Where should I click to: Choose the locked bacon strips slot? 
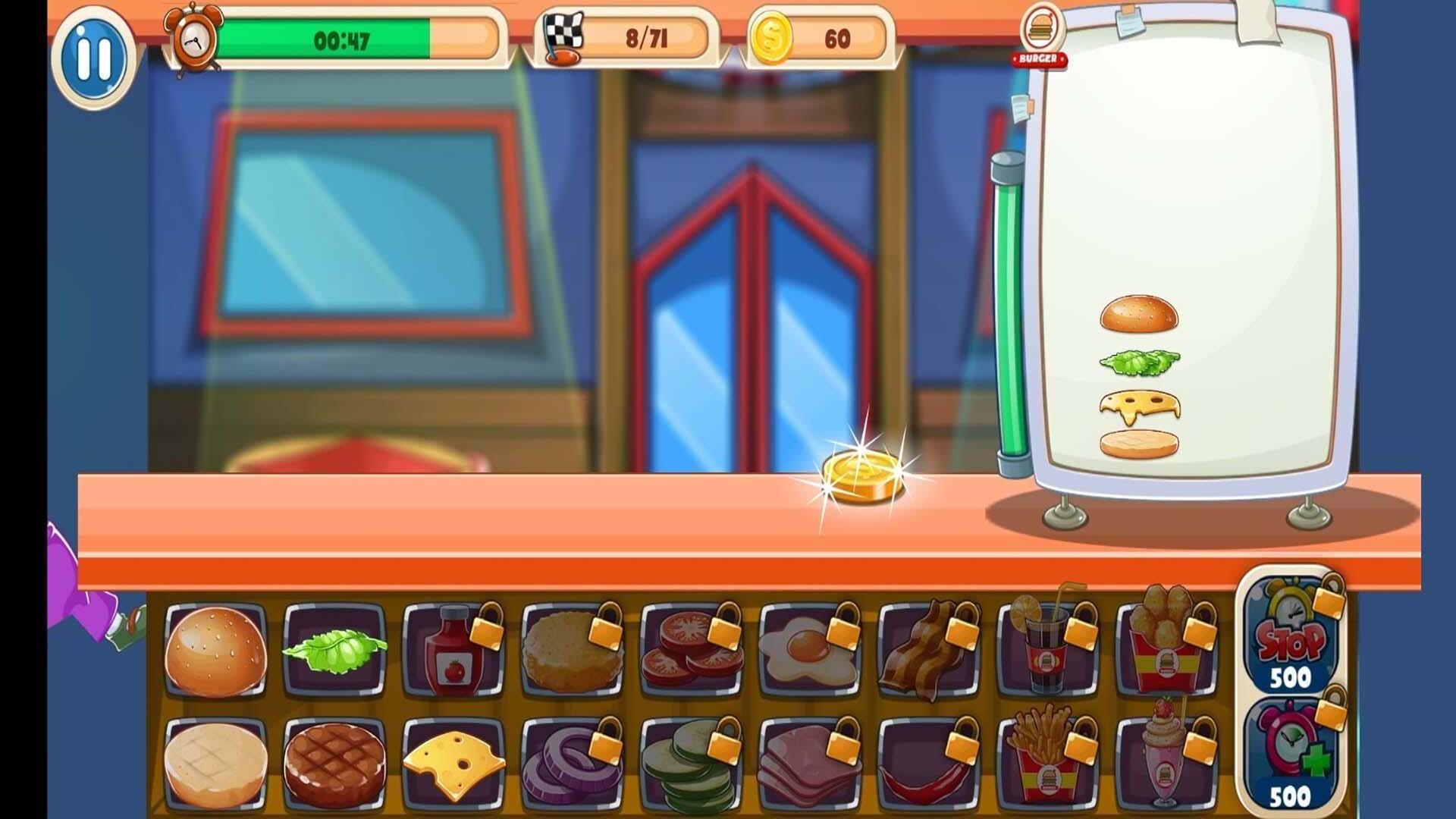[928, 649]
